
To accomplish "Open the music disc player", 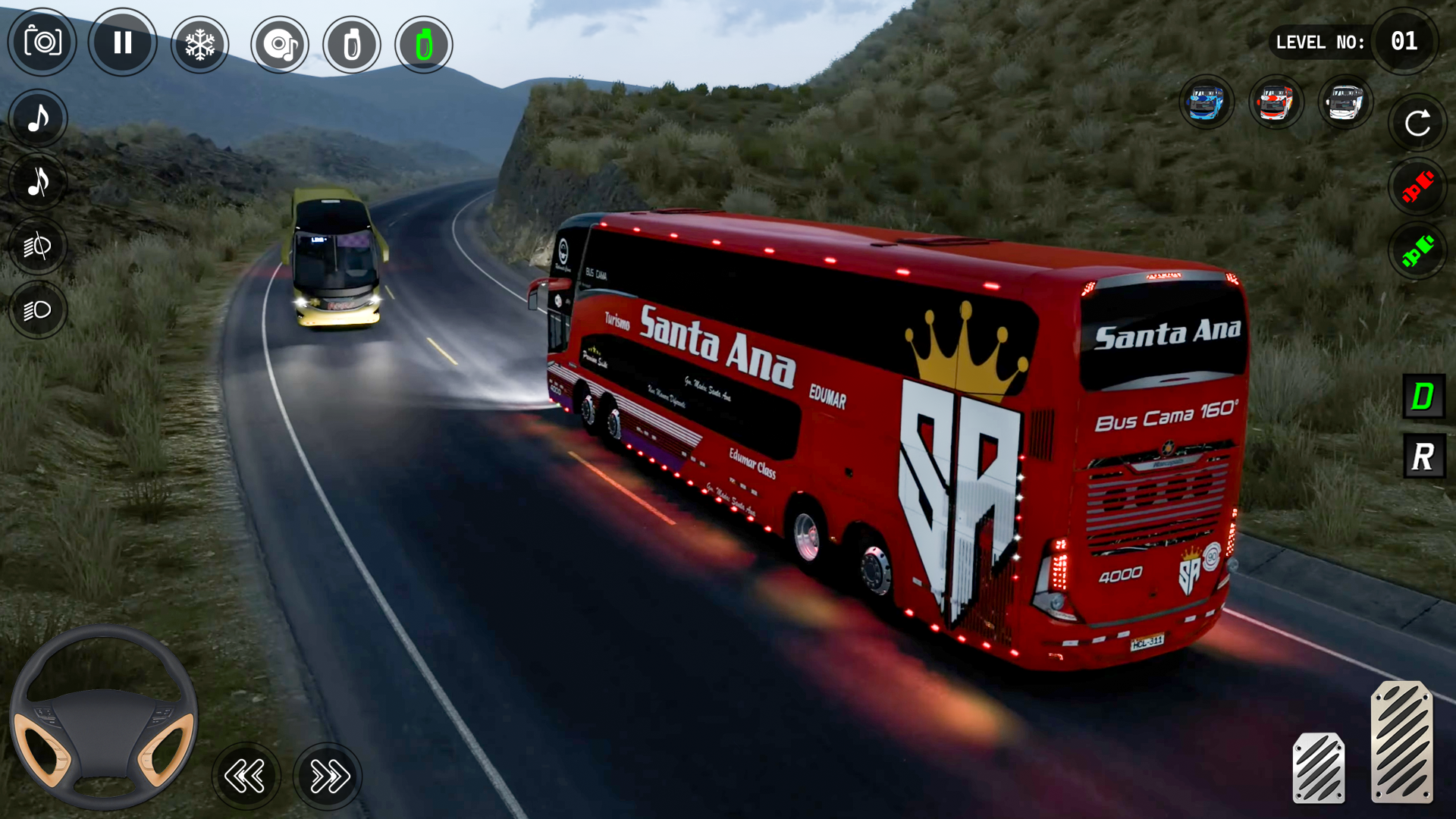I will click(x=280, y=45).
